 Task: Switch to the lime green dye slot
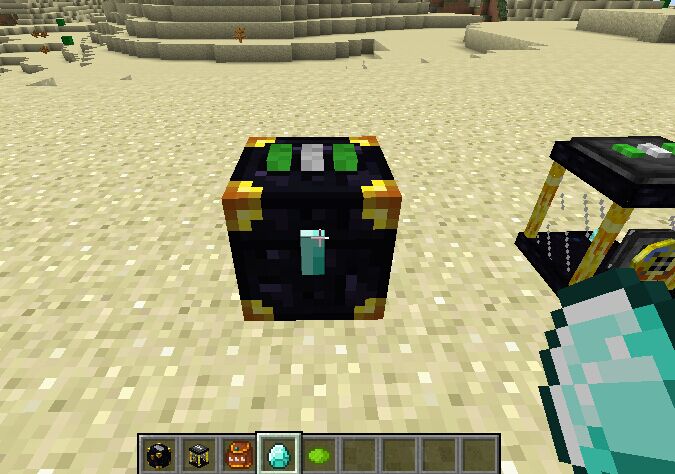click(318, 453)
